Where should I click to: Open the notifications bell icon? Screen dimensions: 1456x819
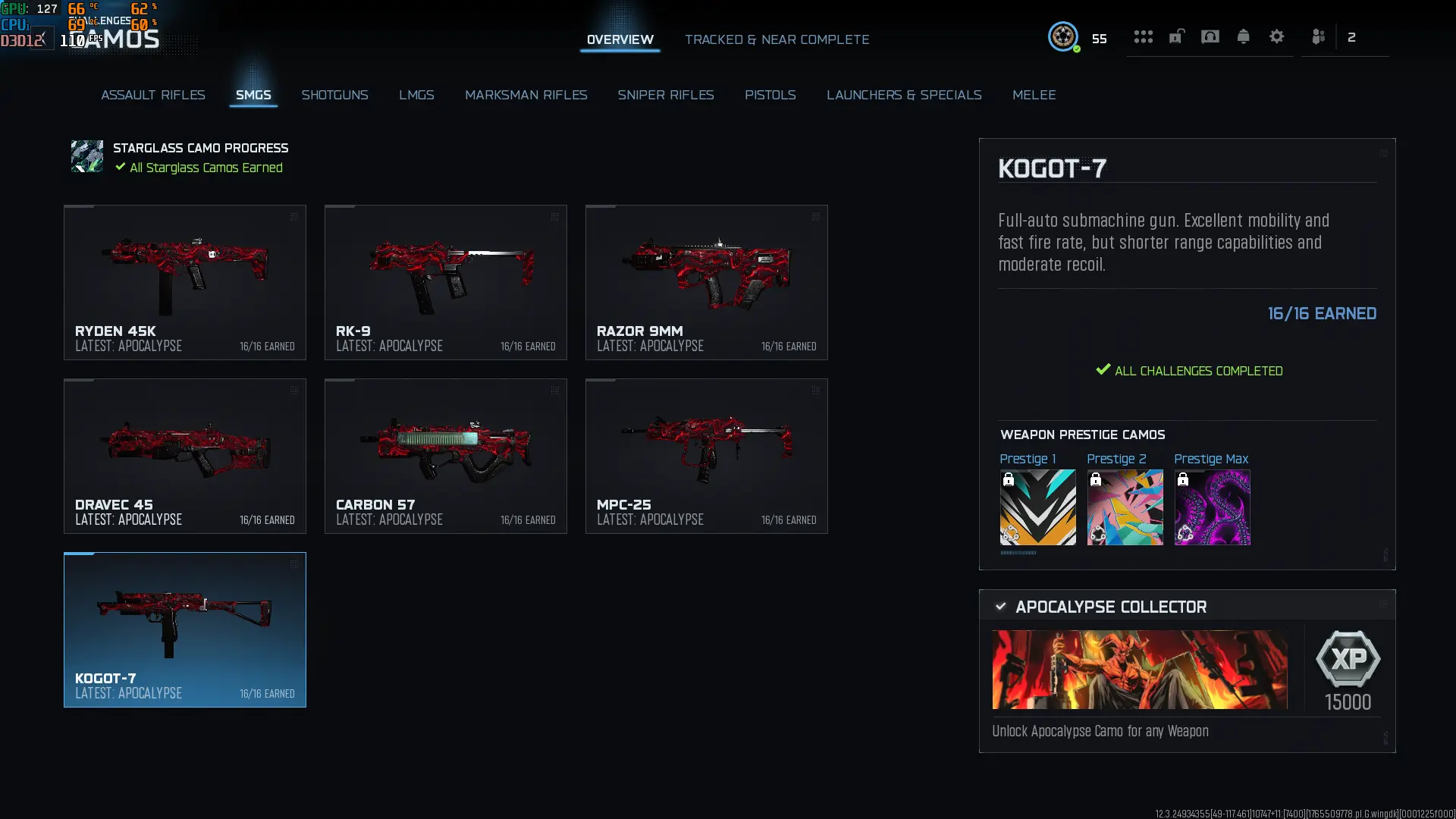1244,36
